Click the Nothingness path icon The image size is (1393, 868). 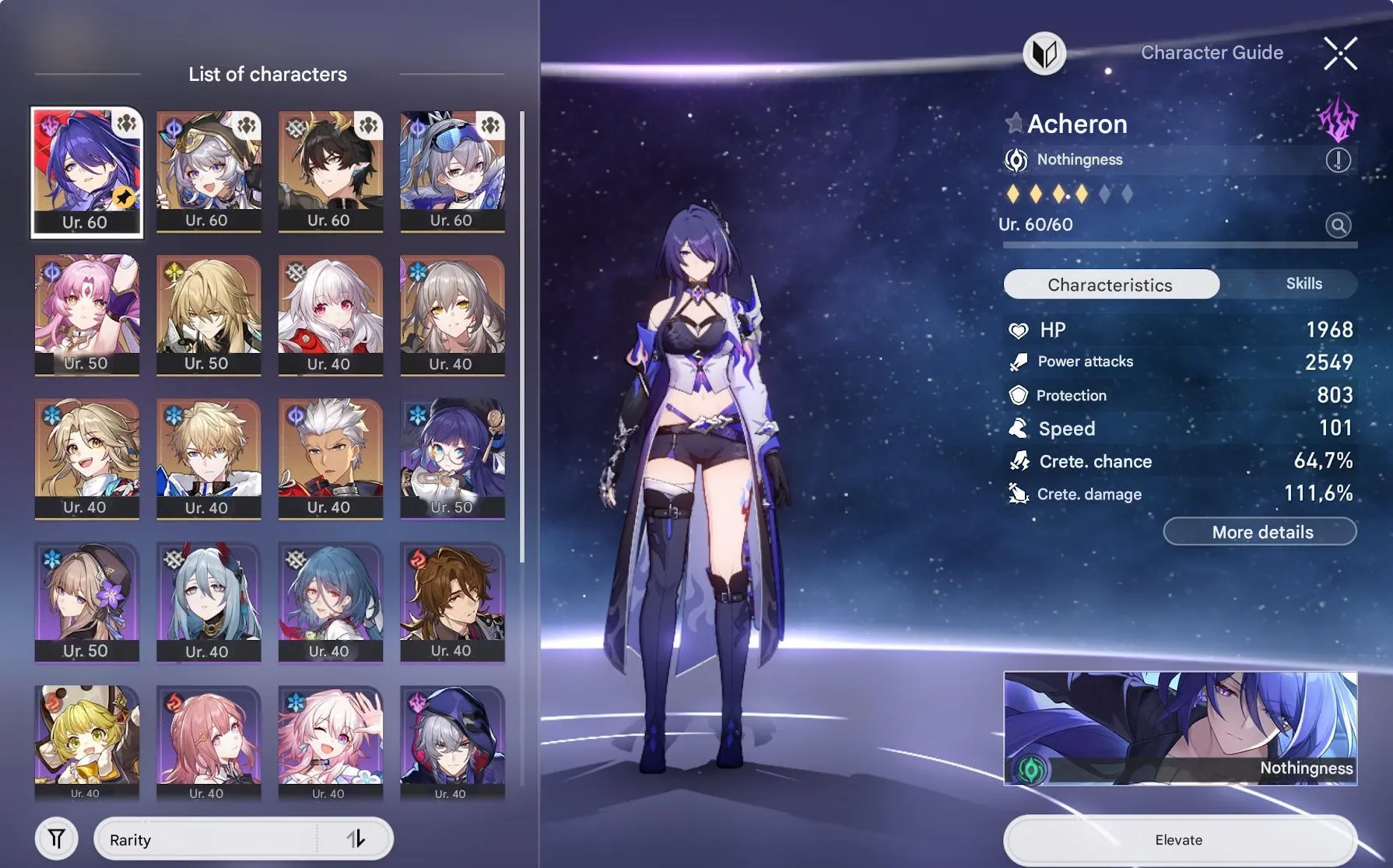[x=1016, y=159]
